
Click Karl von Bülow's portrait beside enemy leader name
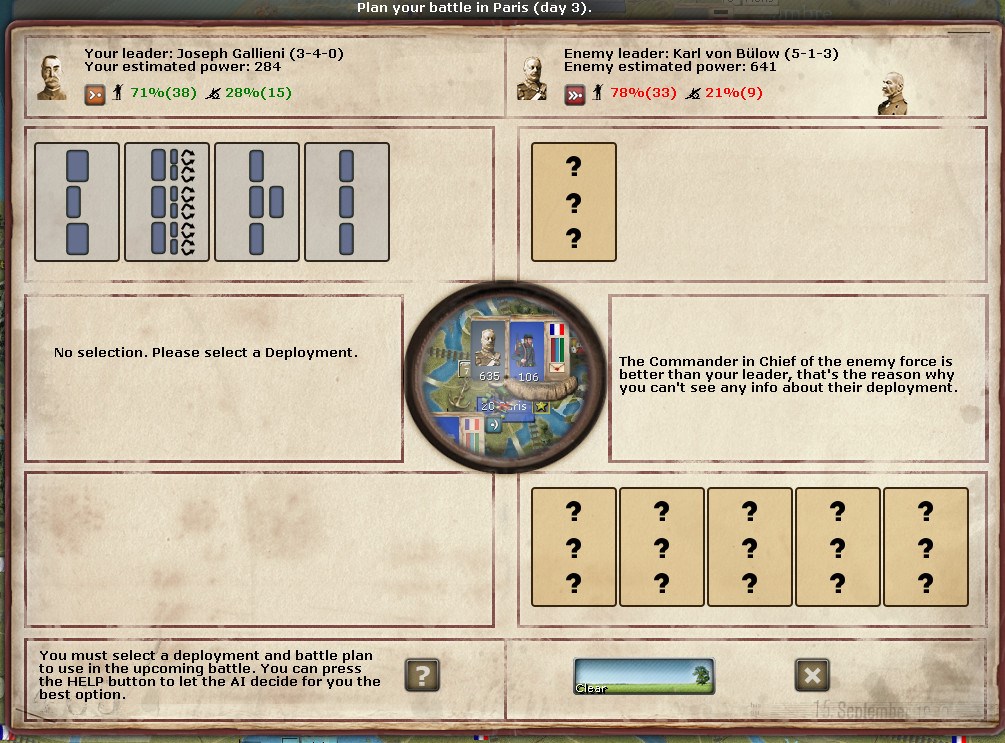click(x=531, y=77)
